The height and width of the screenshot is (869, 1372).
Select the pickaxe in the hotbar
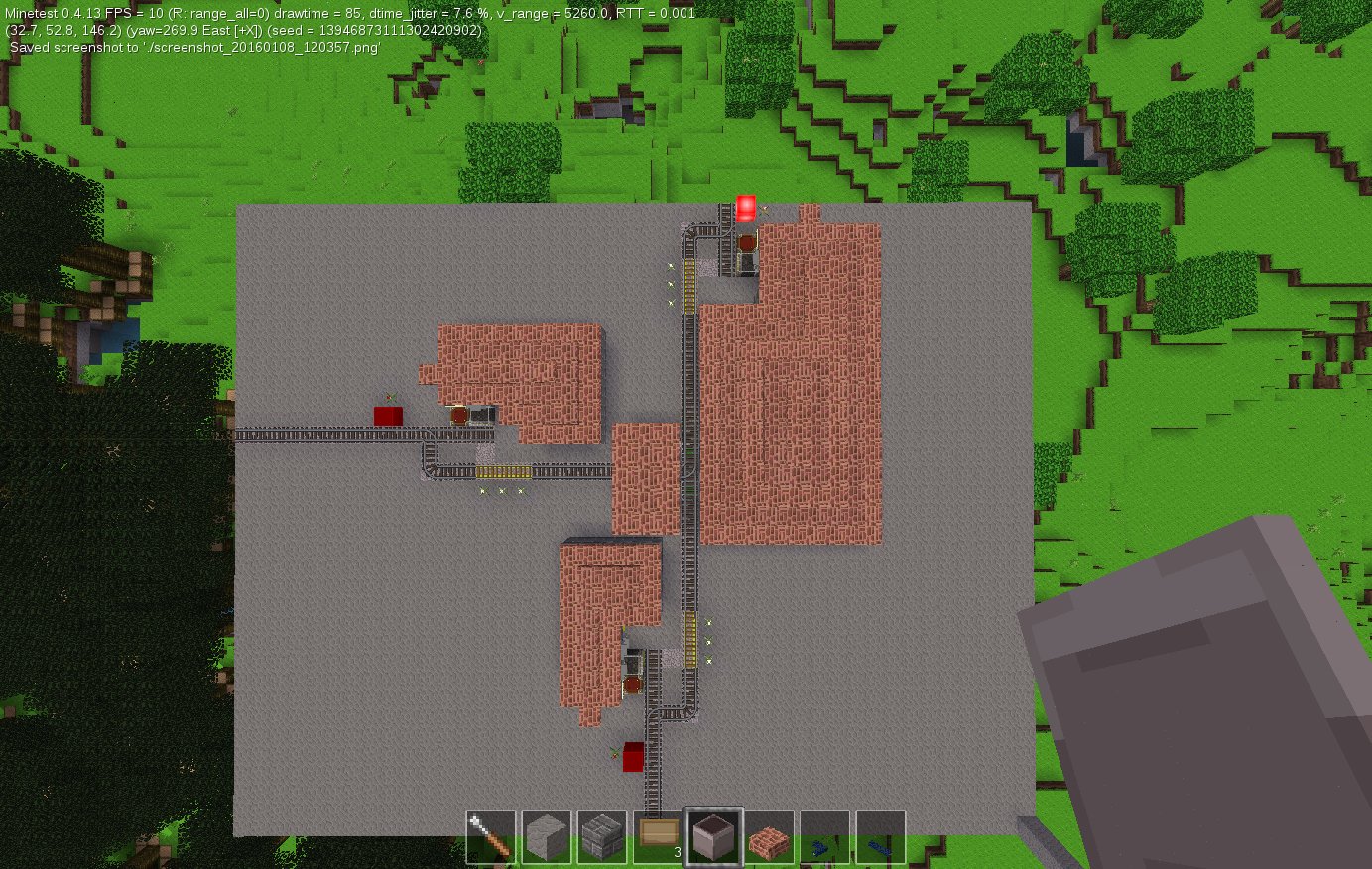[x=490, y=838]
